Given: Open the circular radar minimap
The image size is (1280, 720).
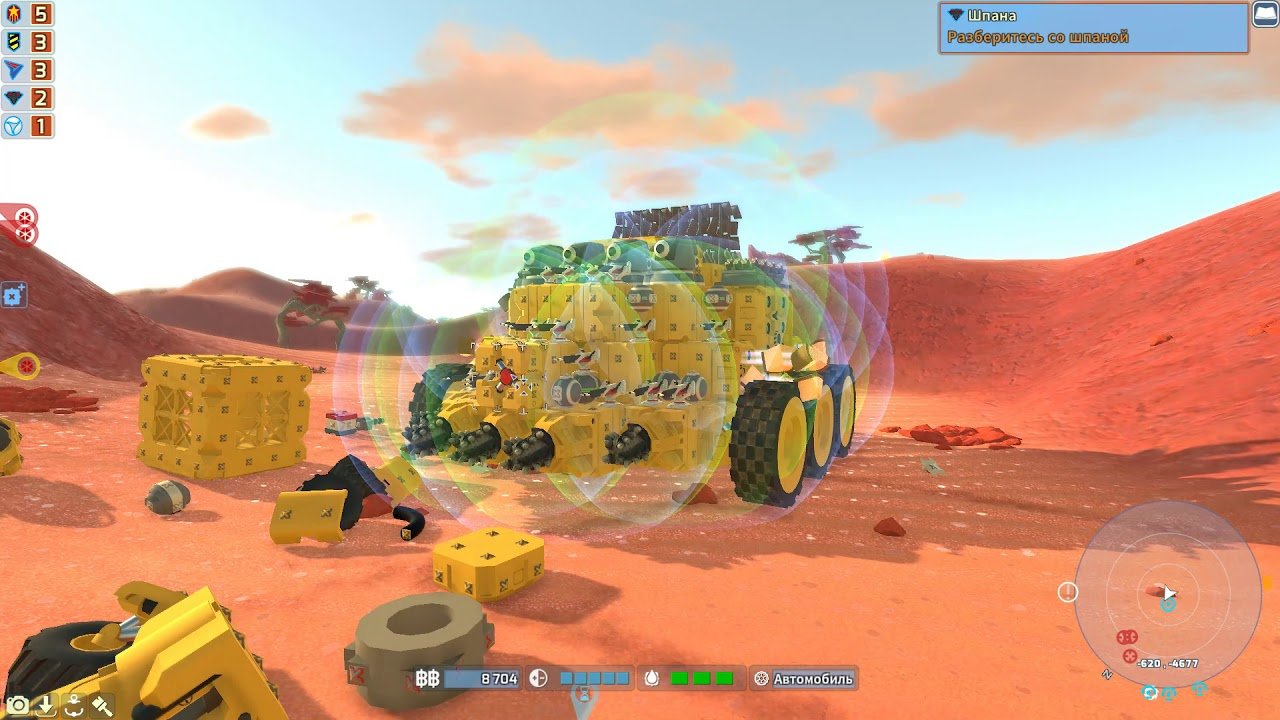Looking at the screenshot, I should 1167,593.
